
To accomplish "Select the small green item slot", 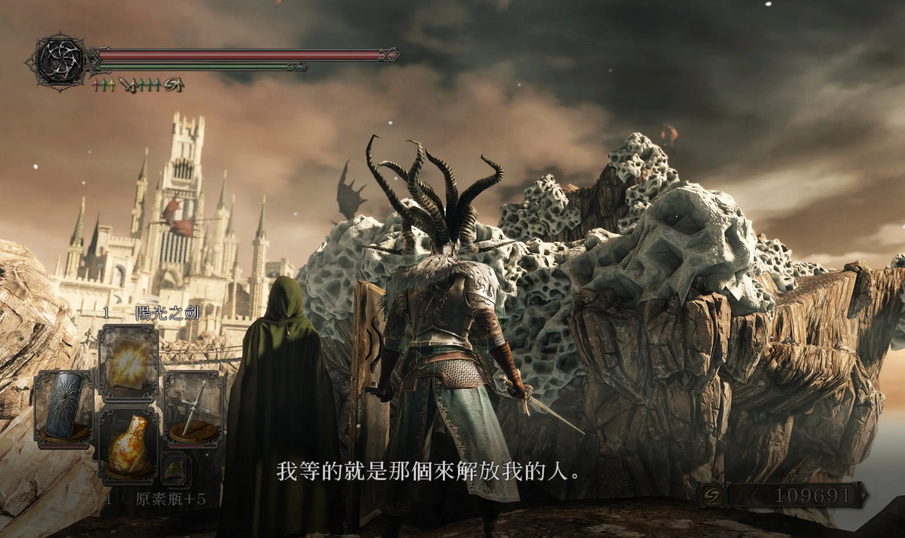I will (174, 467).
